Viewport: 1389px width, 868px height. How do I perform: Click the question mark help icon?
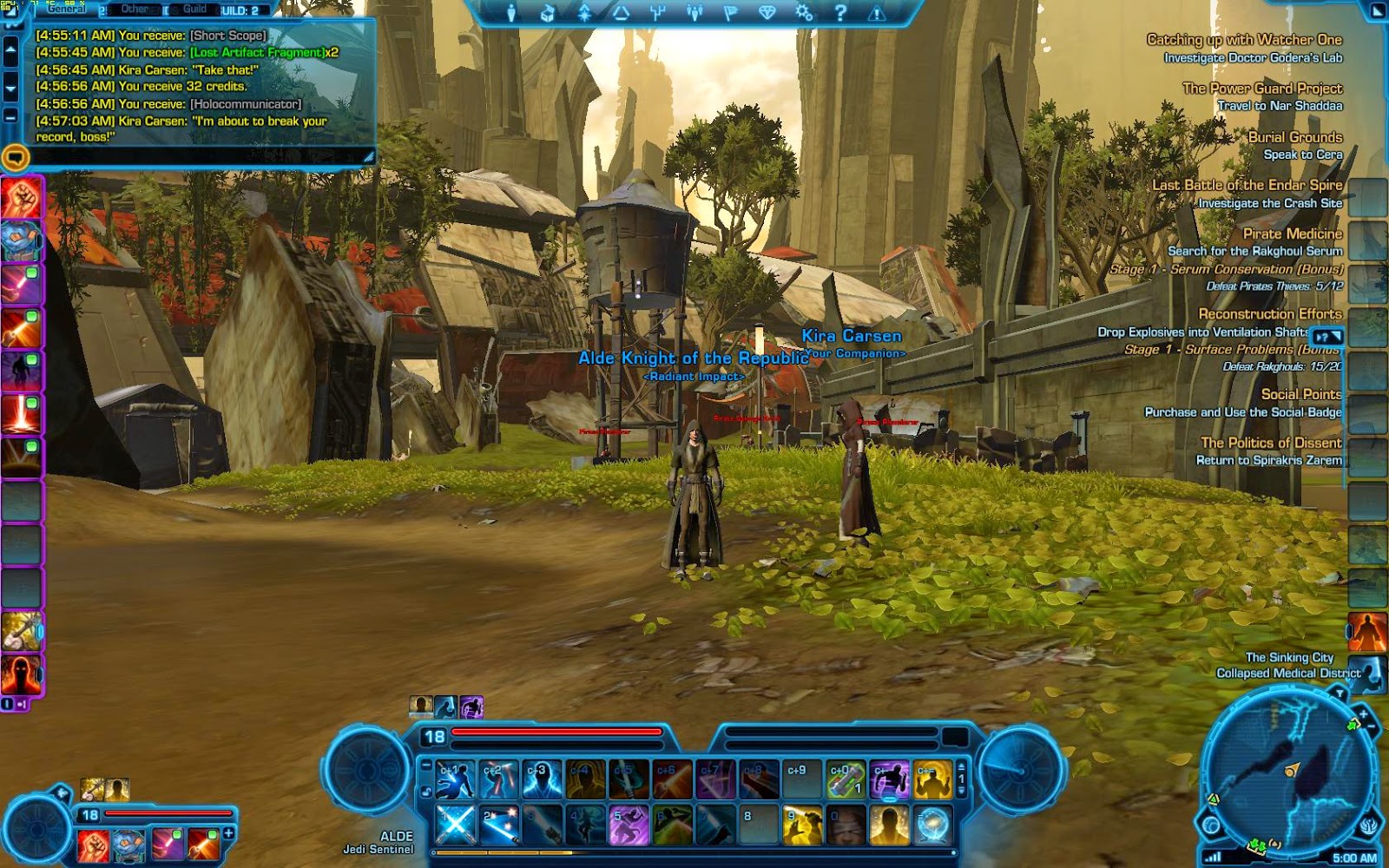[840, 13]
